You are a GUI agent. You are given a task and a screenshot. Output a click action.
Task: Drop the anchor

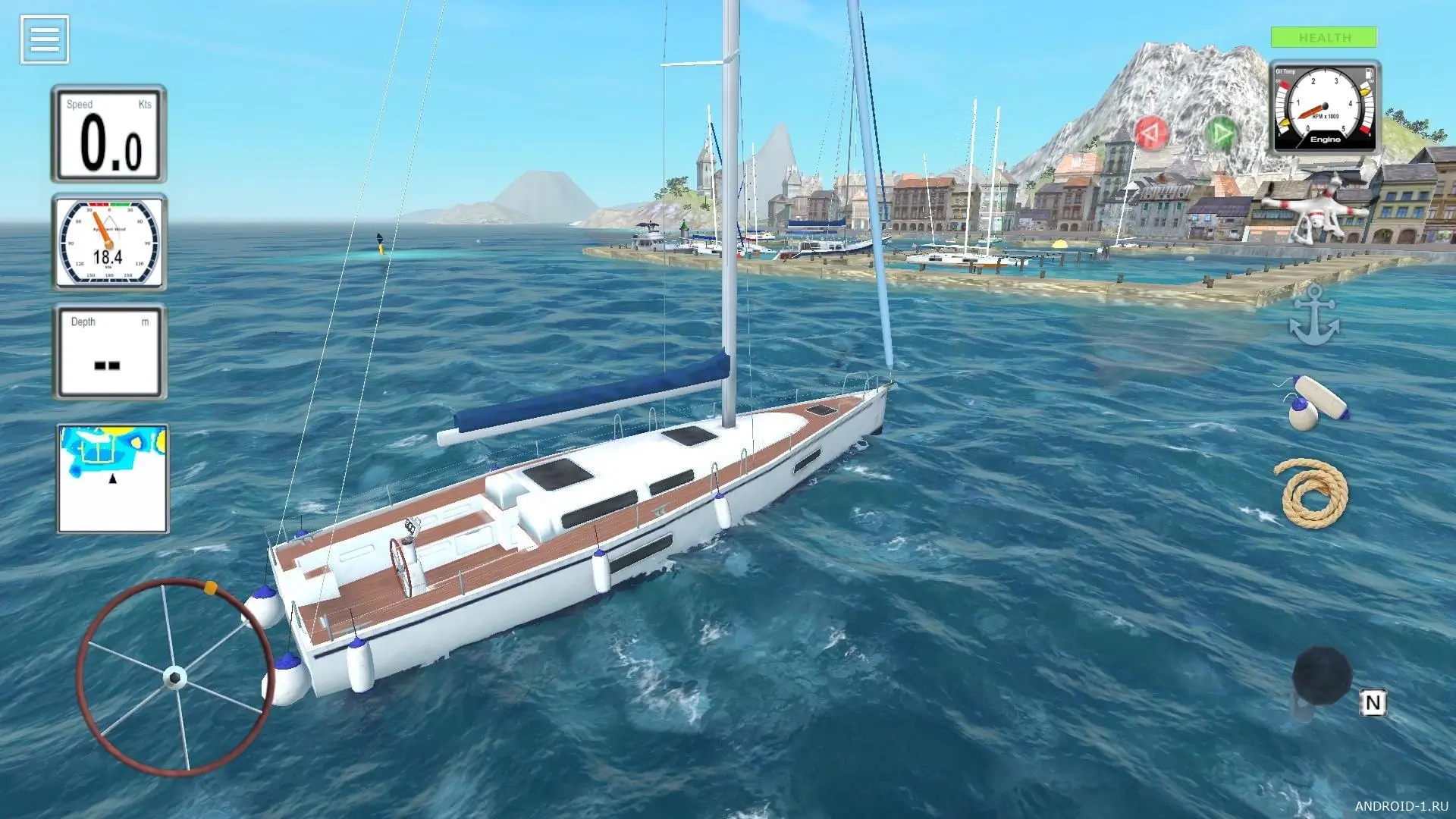[x=1314, y=316]
